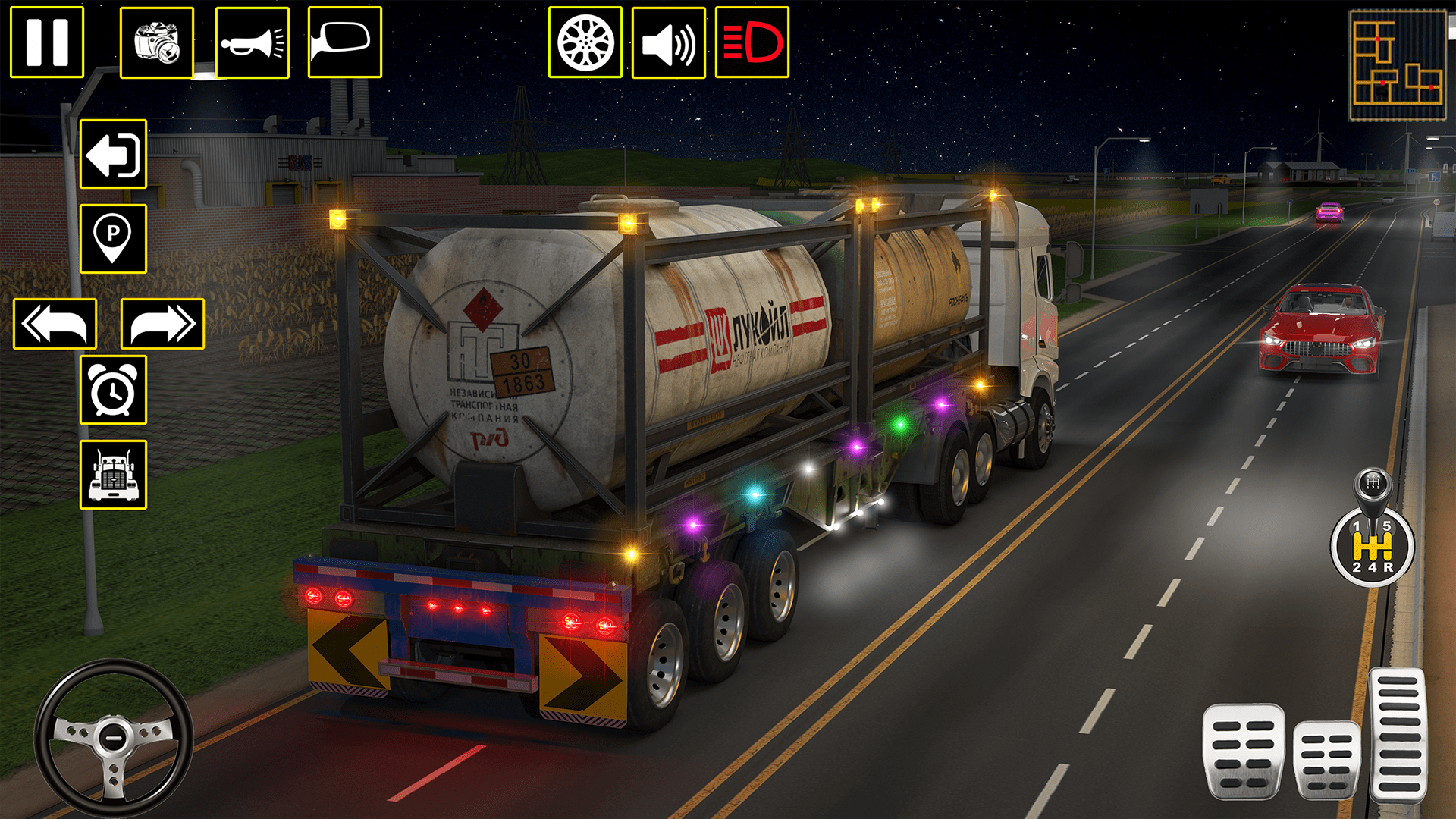The image size is (1456, 819).
Task: Mute game audio with the speaker icon
Action: click(x=670, y=42)
